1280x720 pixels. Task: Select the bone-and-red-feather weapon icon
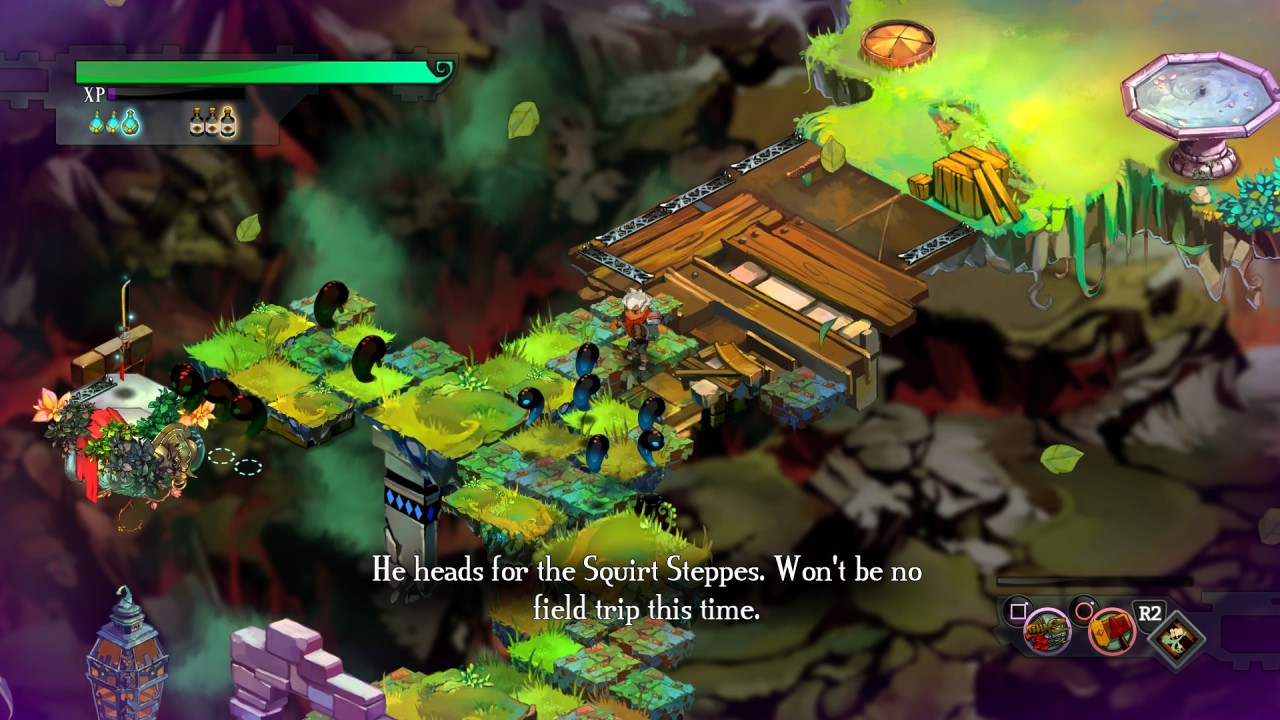tap(1047, 631)
